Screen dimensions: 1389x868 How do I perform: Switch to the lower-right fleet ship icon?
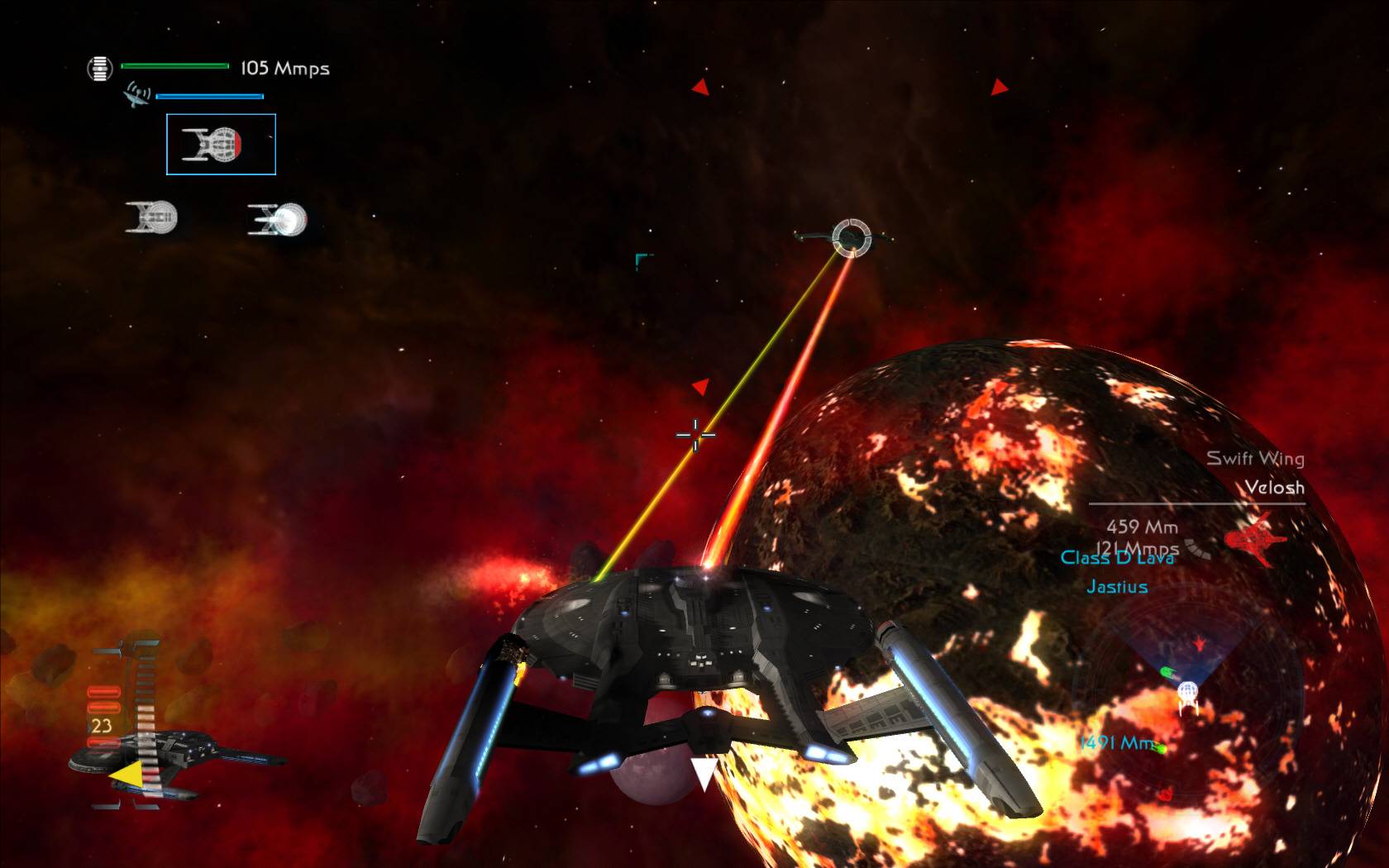coord(278,219)
